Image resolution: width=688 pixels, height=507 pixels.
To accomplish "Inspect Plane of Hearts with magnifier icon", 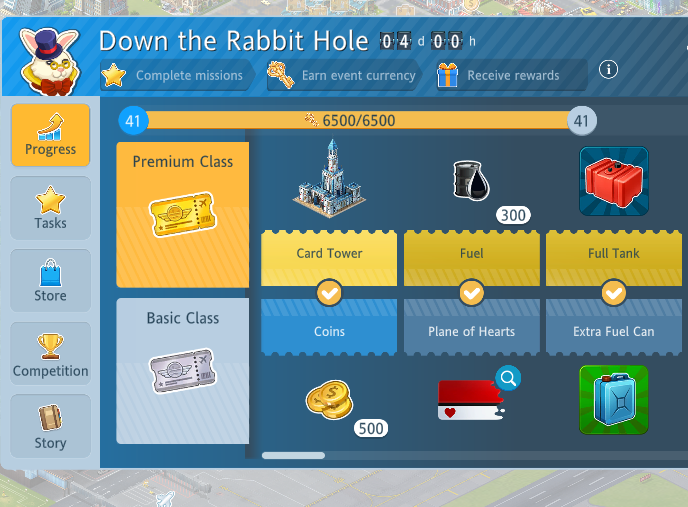I will (508, 378).
